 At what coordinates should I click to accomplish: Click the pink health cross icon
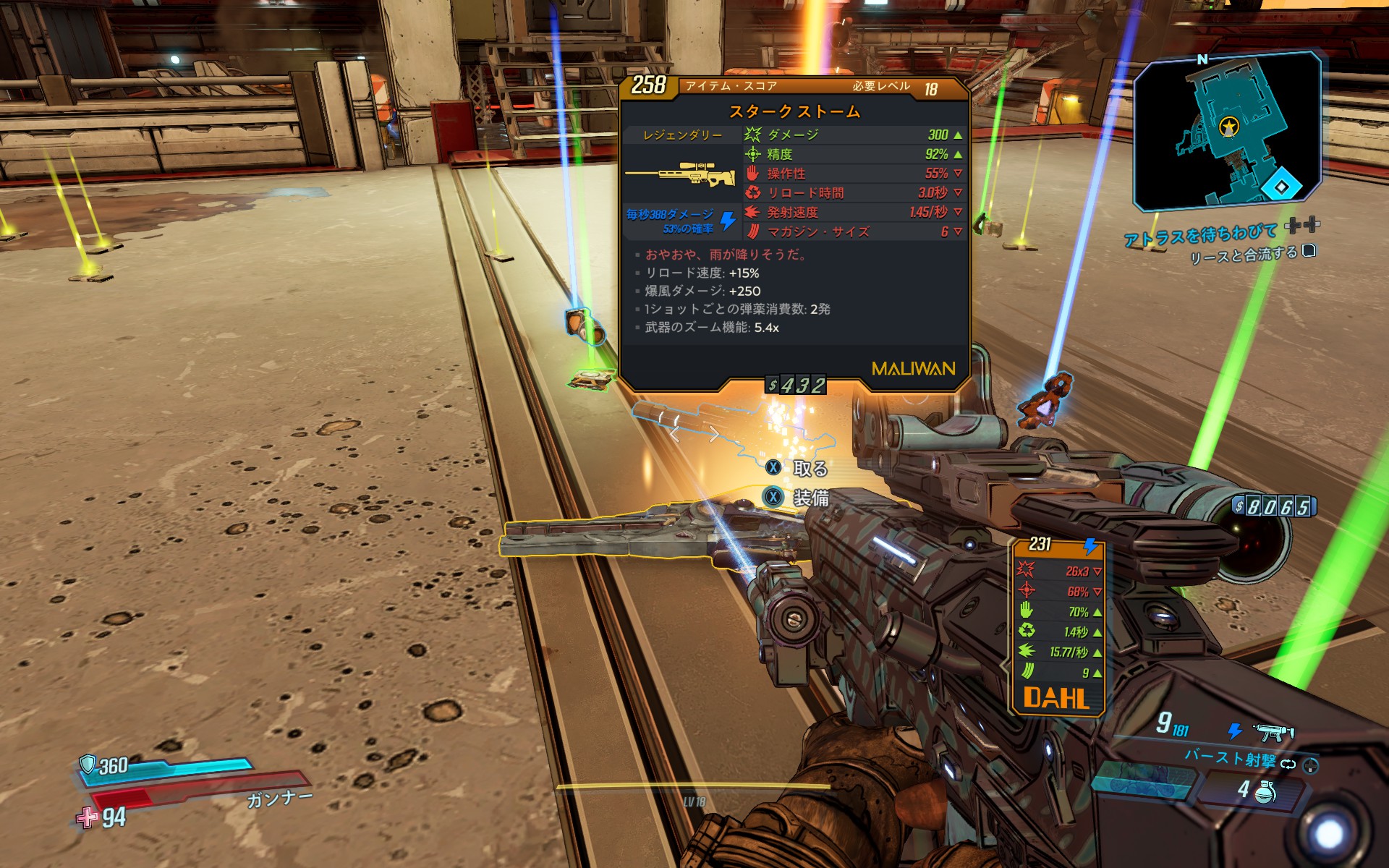tap(87, 817)
